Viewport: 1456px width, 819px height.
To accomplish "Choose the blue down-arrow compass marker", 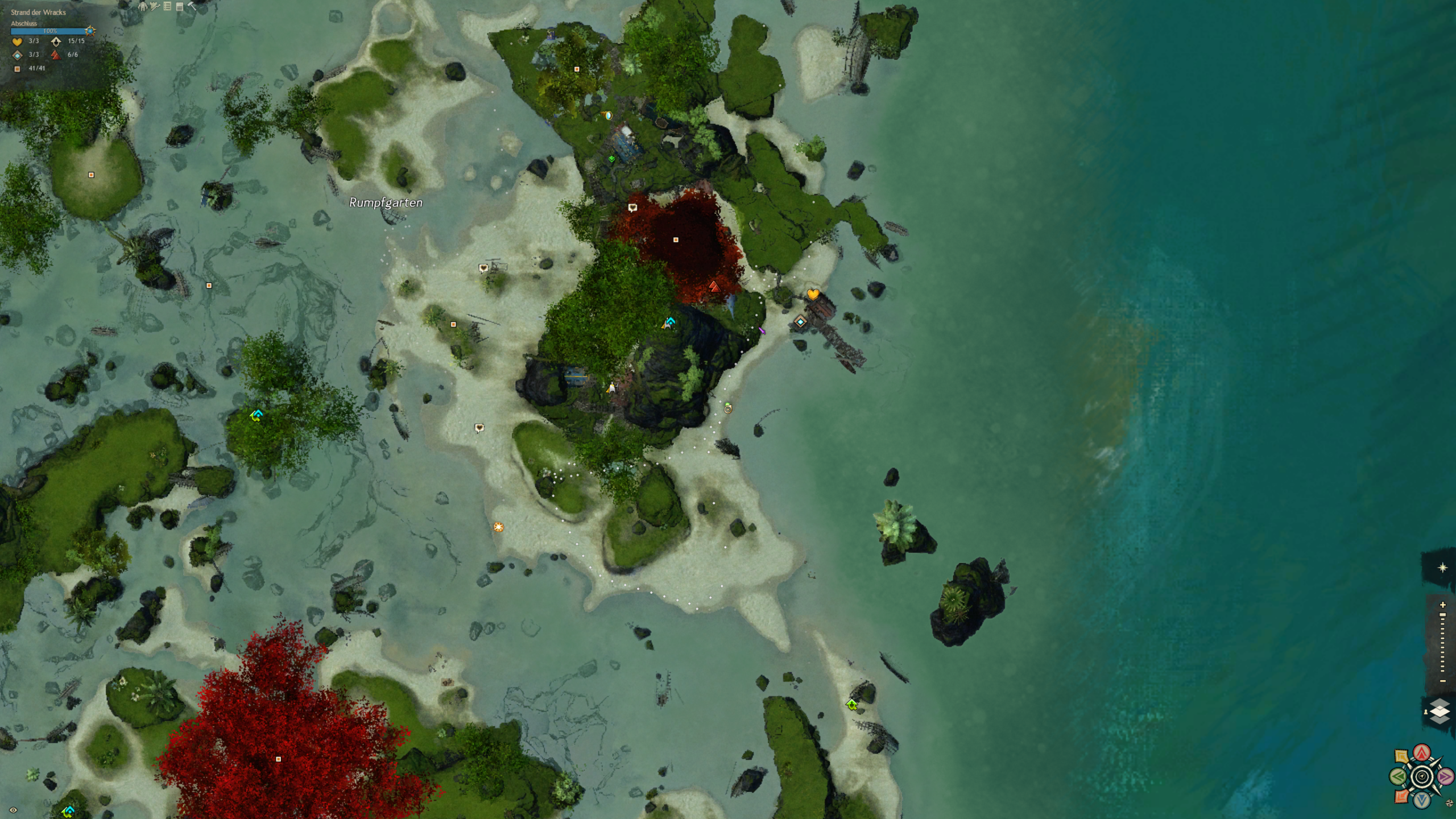I will tap(1422, 800).
